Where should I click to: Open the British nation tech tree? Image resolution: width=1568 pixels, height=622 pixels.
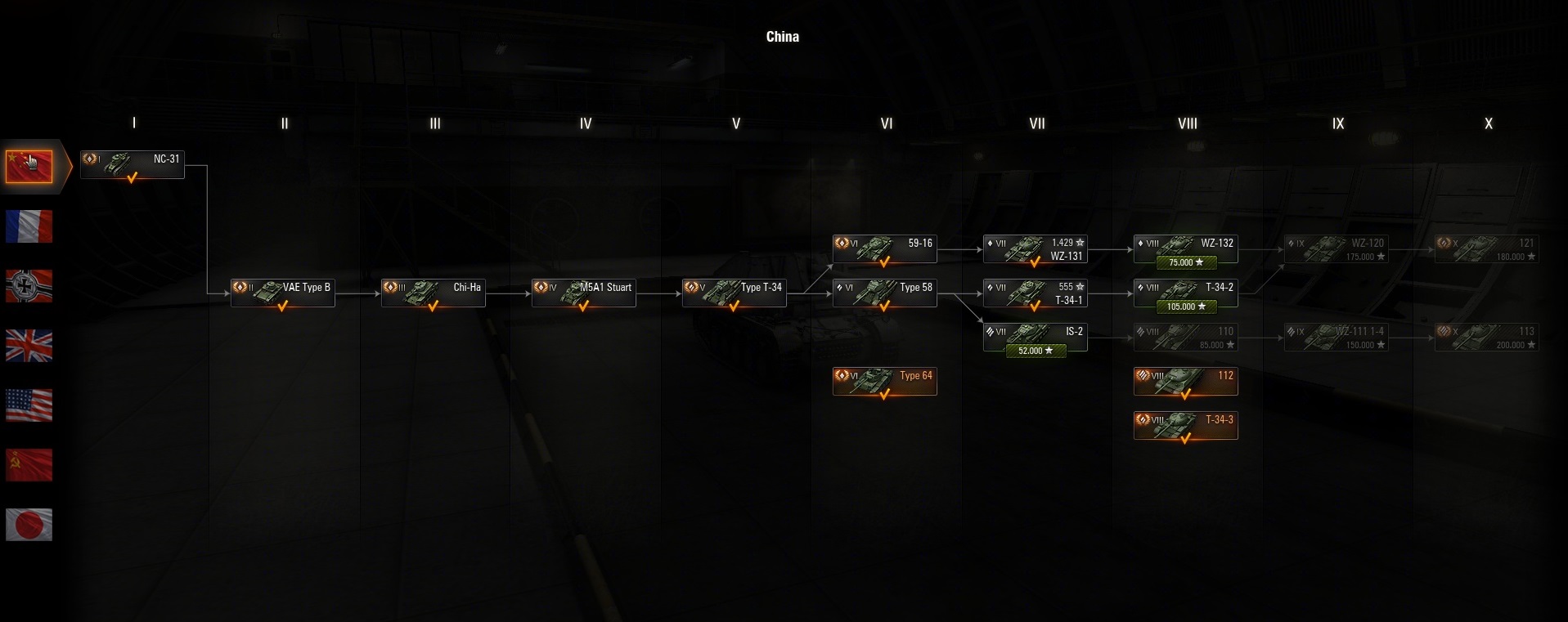tap(29, 346)
